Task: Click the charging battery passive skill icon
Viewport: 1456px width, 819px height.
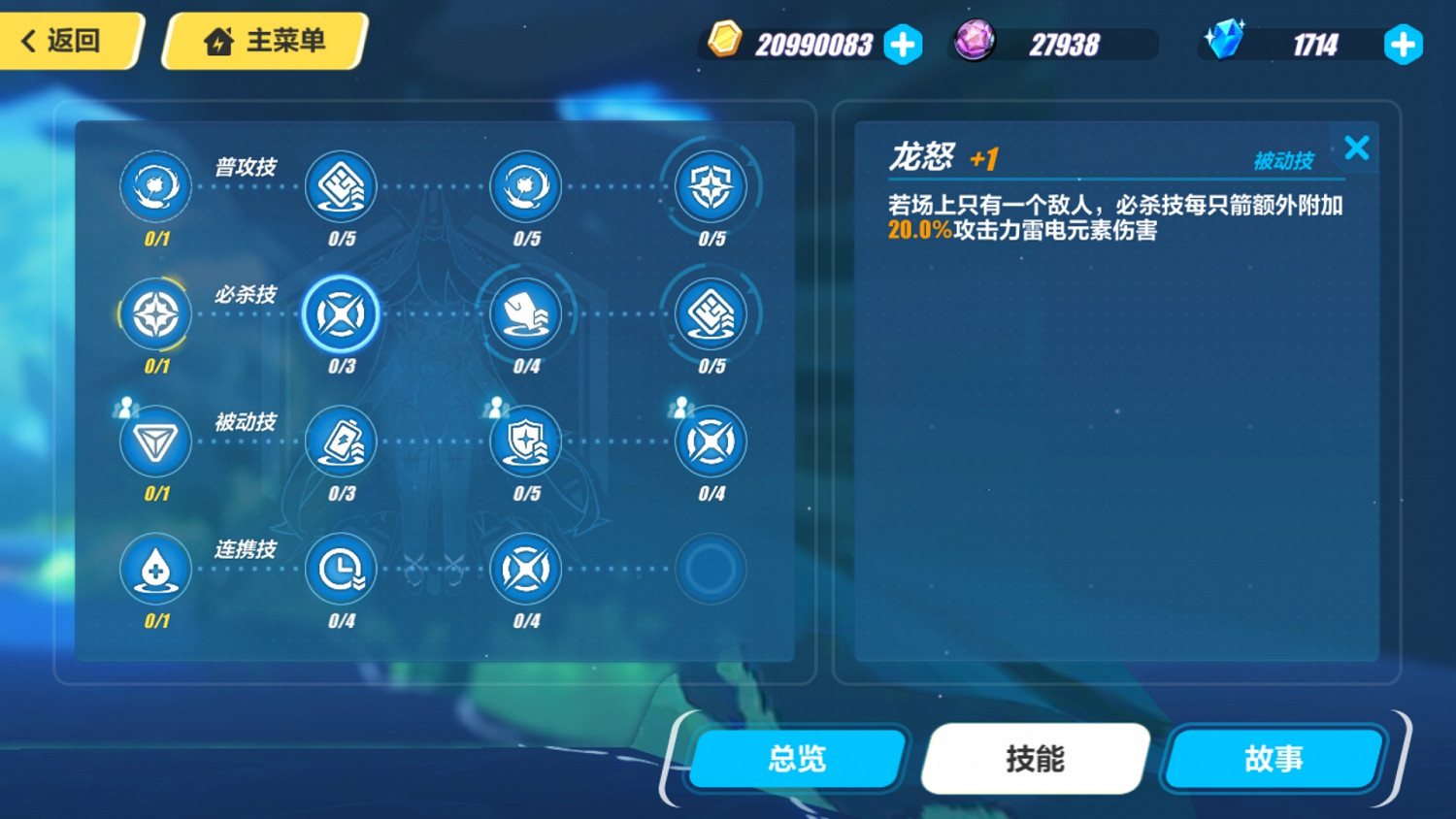Action: [x=341, y=442]
